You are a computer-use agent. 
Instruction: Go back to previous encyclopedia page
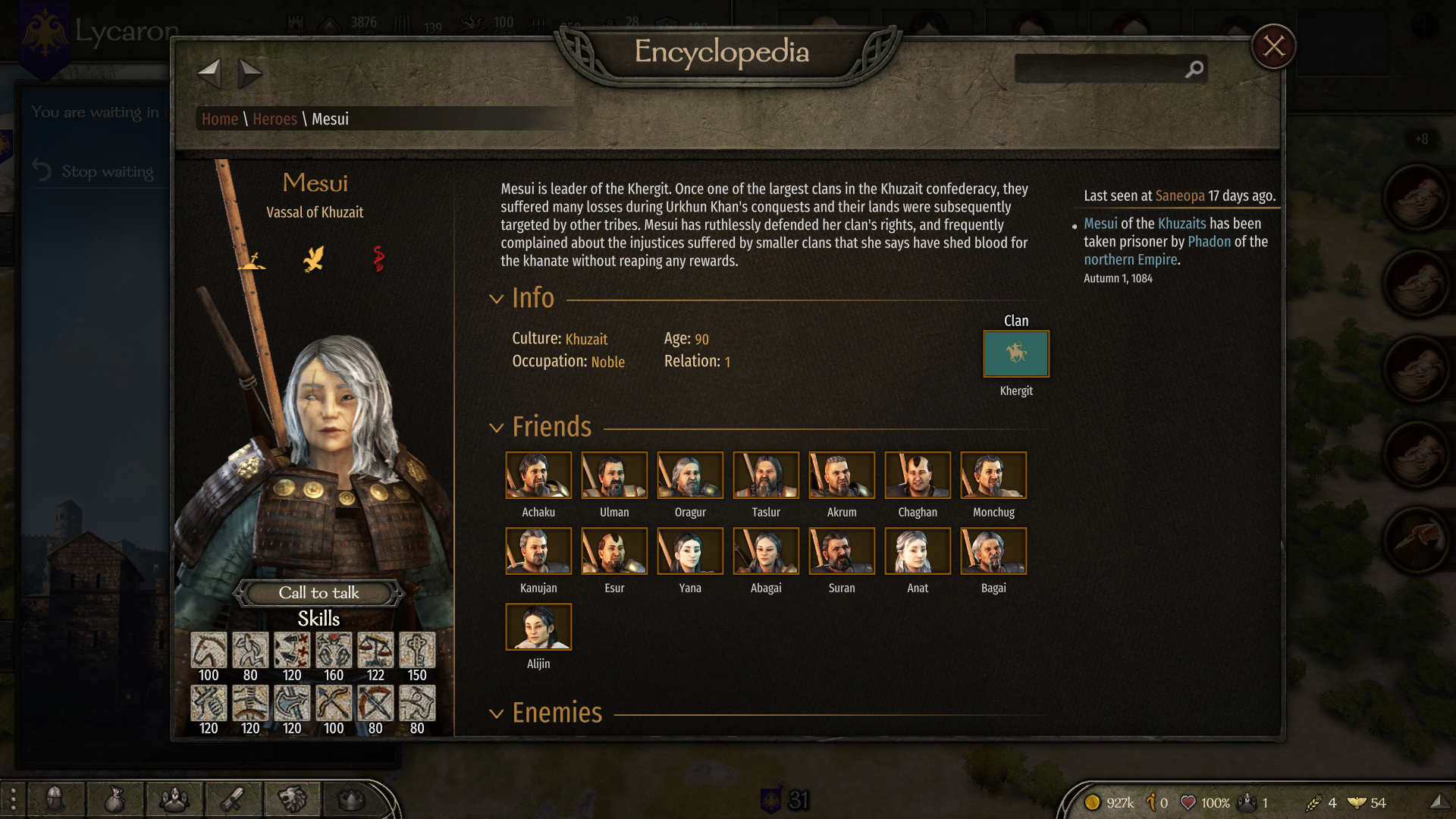pos(209,74)
